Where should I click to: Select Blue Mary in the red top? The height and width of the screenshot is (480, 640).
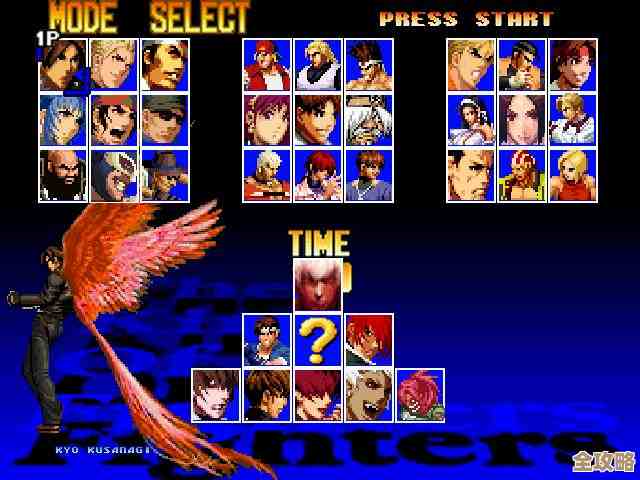[573, 175]
